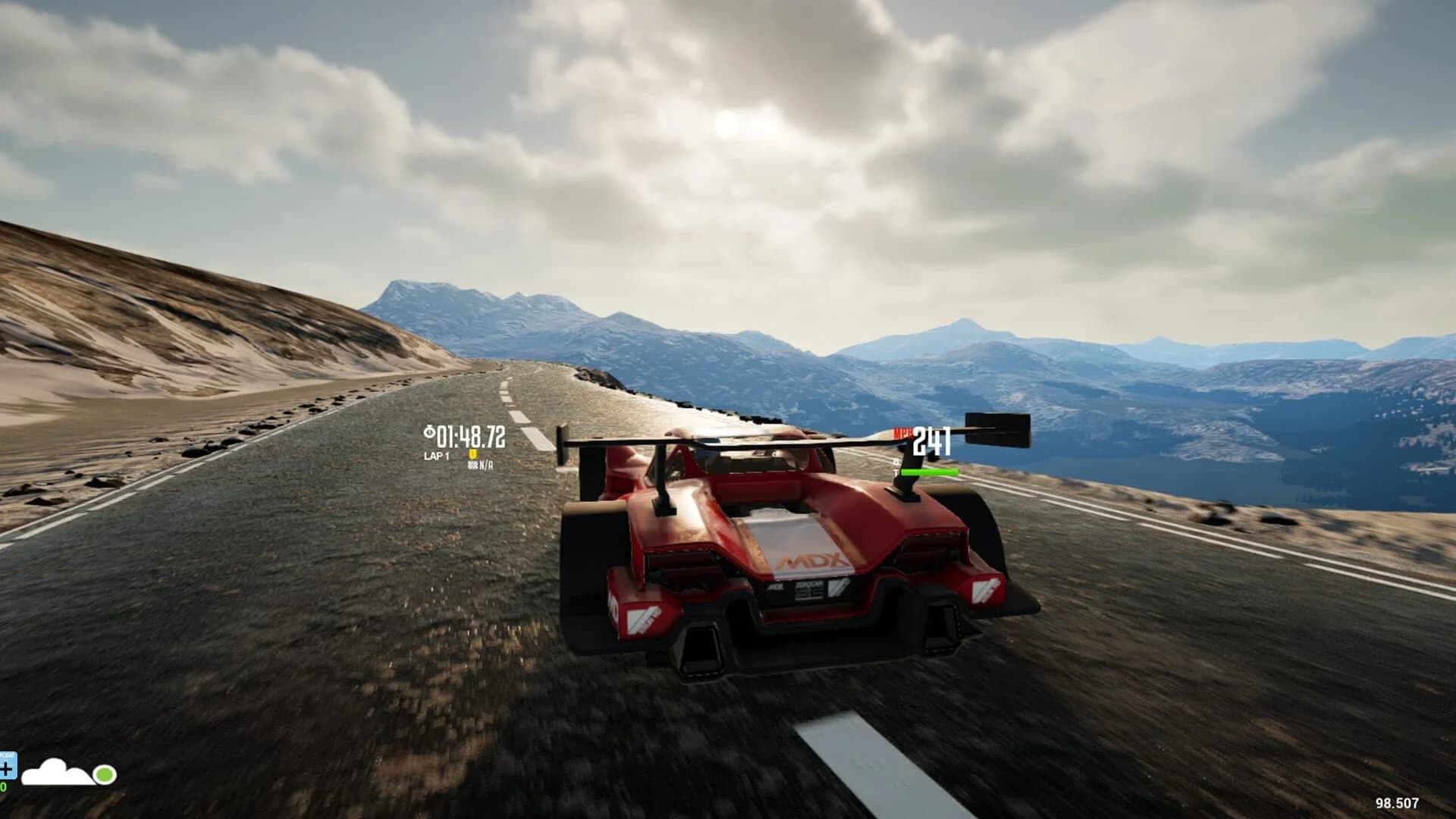
Task: Select the blue plus icon in the lower-left corner
Action: (x=6, y=769)
